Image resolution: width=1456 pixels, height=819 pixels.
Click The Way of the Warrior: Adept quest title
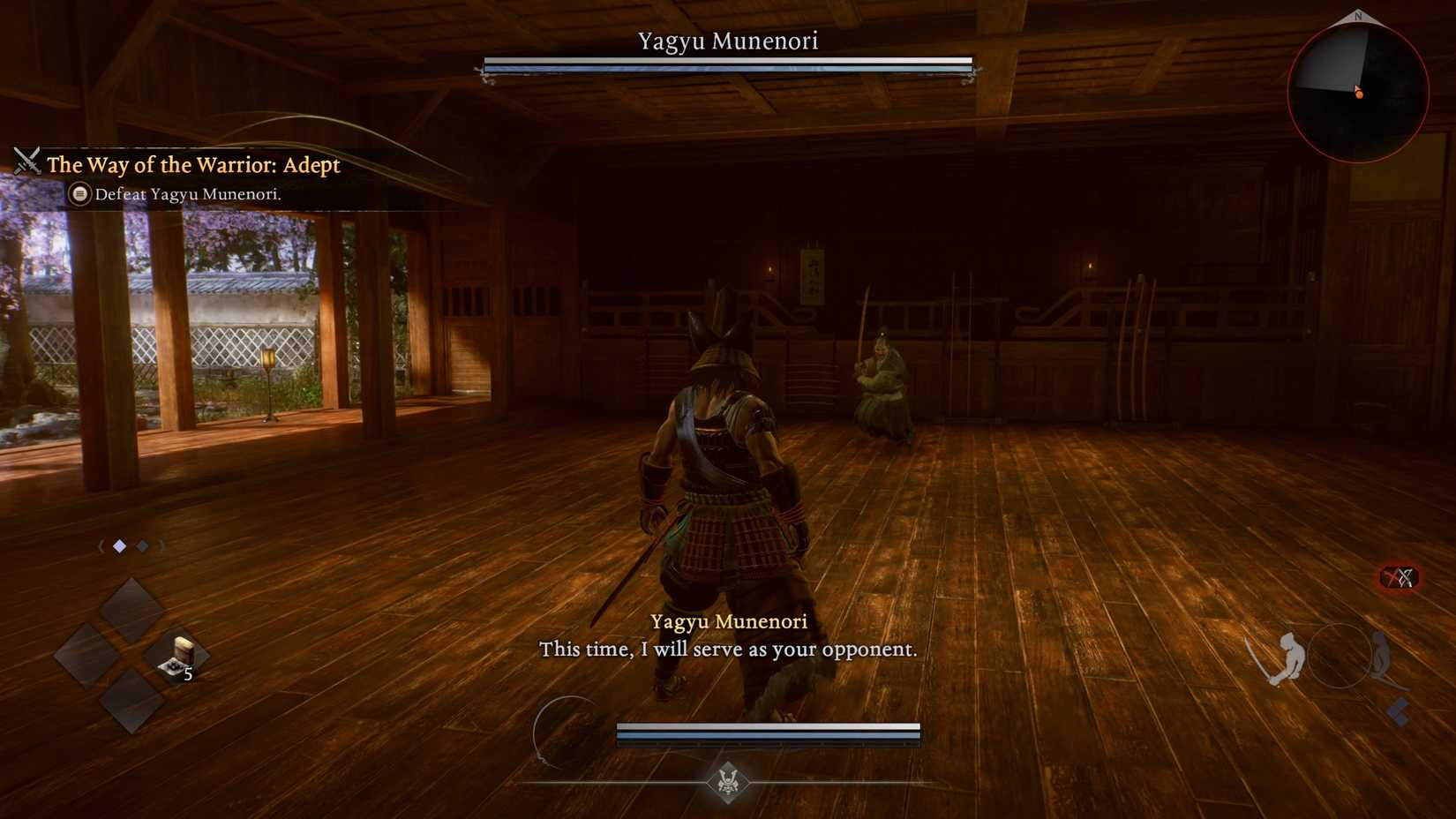pyautogui.click(x=193, y=164)
